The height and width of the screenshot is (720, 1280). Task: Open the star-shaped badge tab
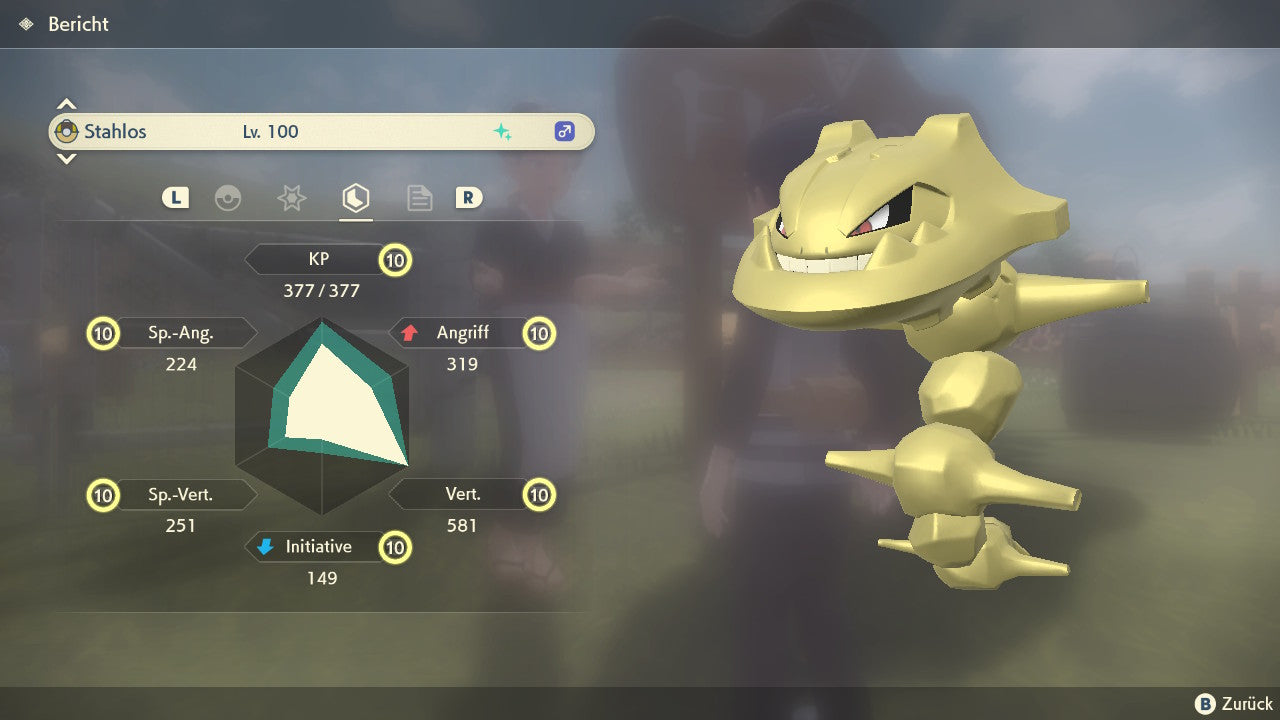(x=291, y=198)
